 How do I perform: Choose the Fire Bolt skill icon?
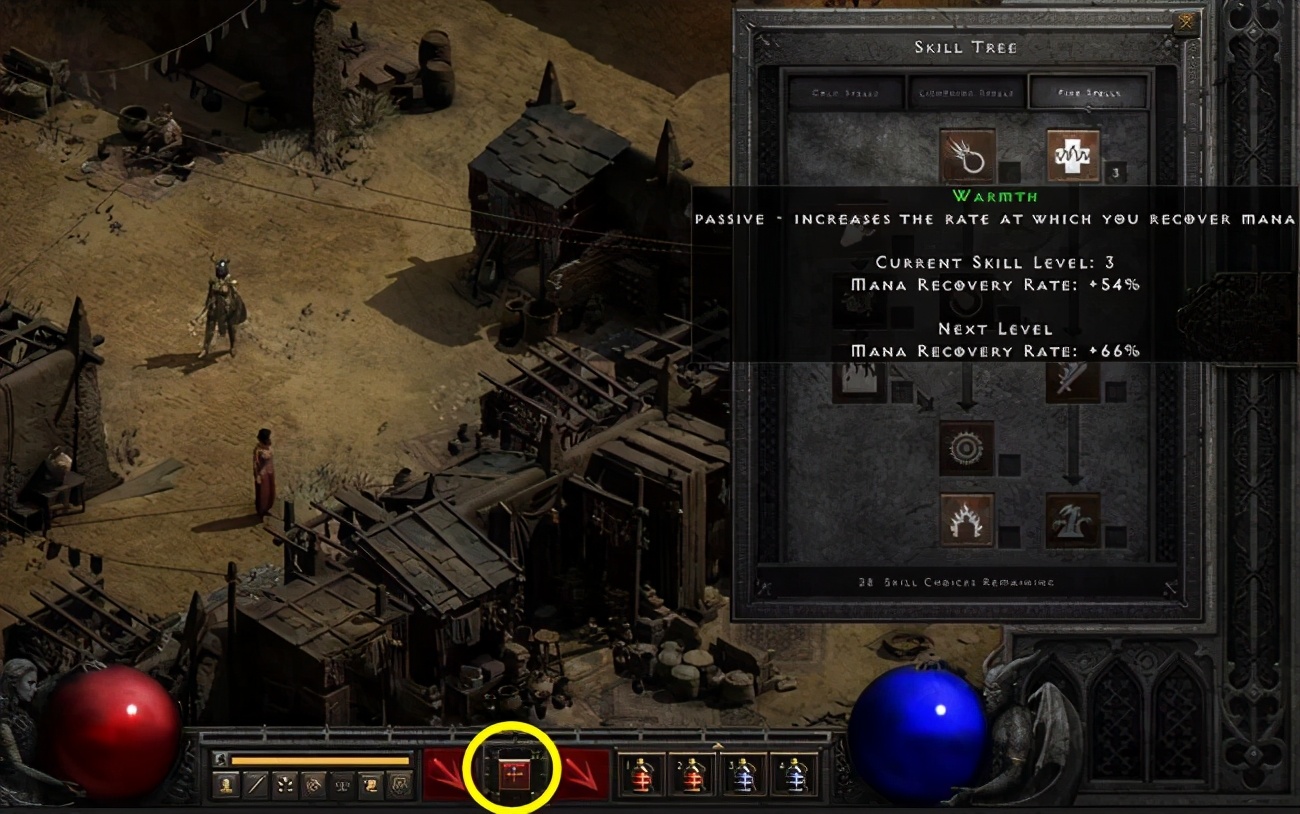pyautogui.click(x=967, y=156)
